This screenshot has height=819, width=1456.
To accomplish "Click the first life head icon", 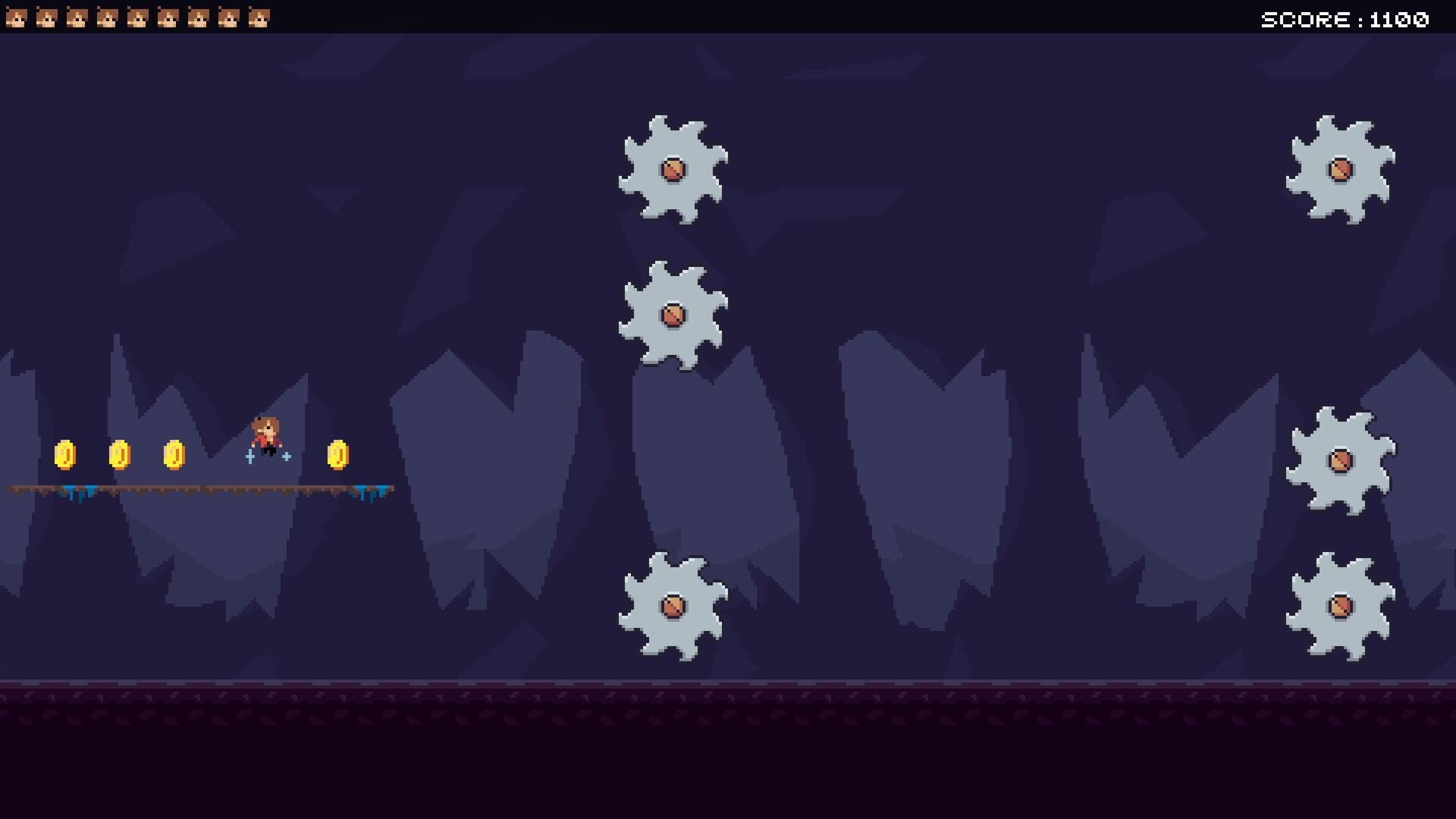I will click(15, 17).
